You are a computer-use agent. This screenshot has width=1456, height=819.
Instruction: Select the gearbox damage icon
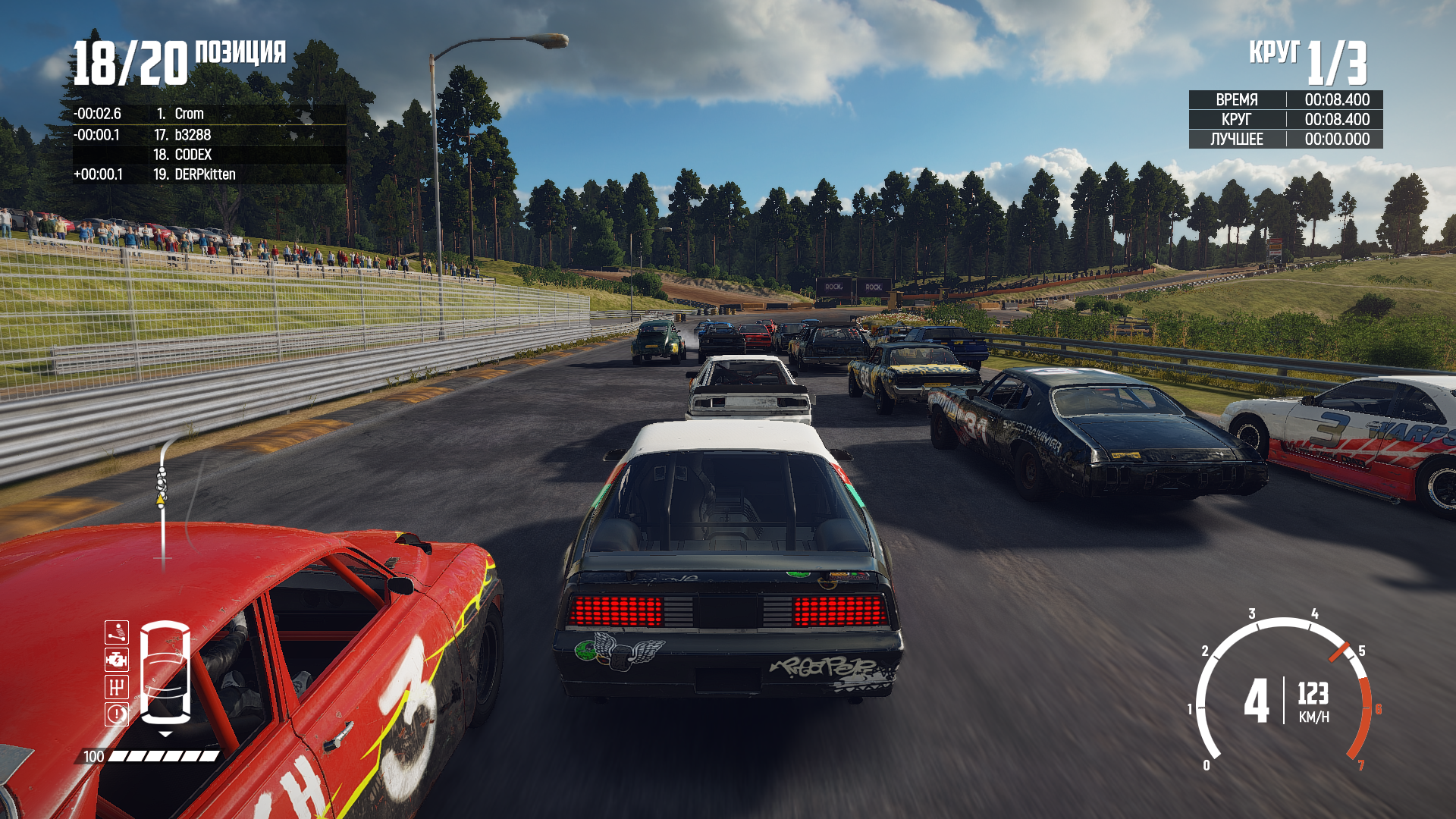[117, 687]
